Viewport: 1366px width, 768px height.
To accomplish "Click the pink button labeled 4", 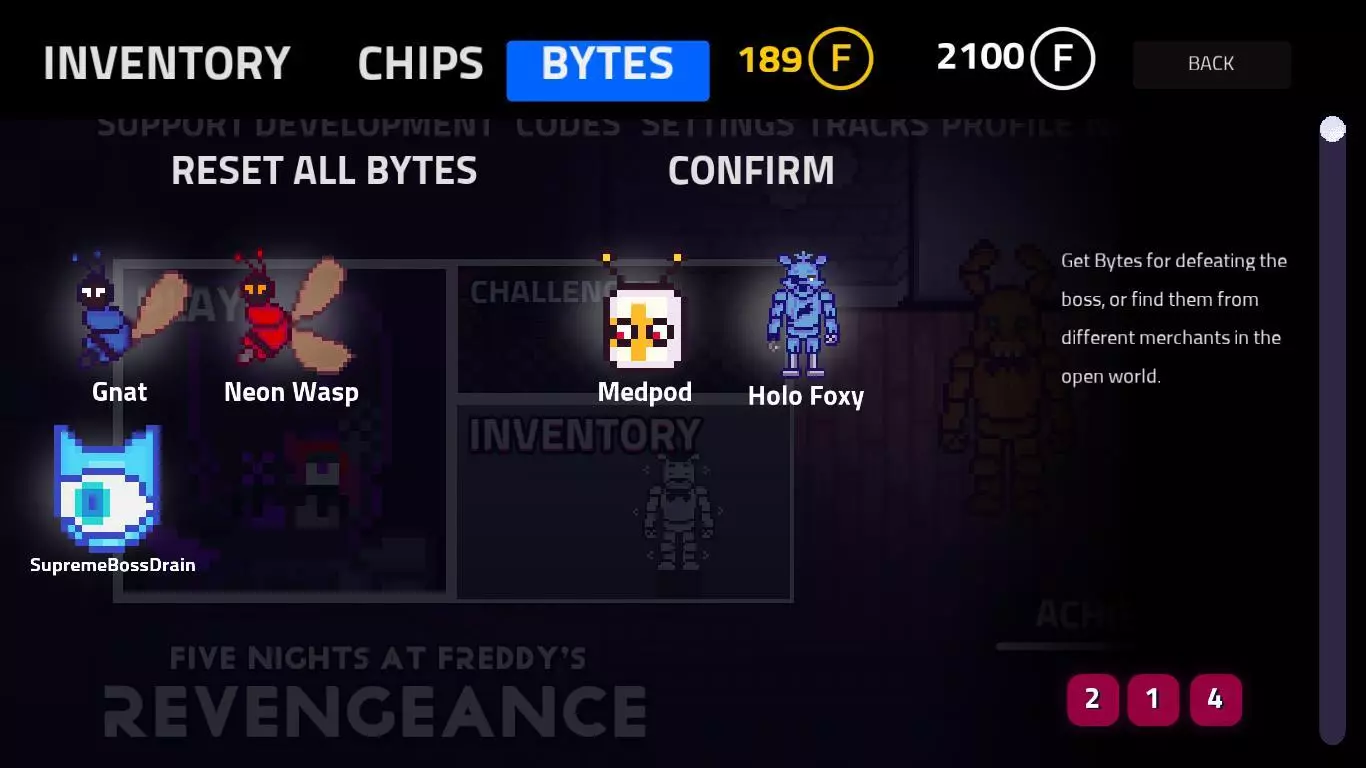I will 1215,700.
